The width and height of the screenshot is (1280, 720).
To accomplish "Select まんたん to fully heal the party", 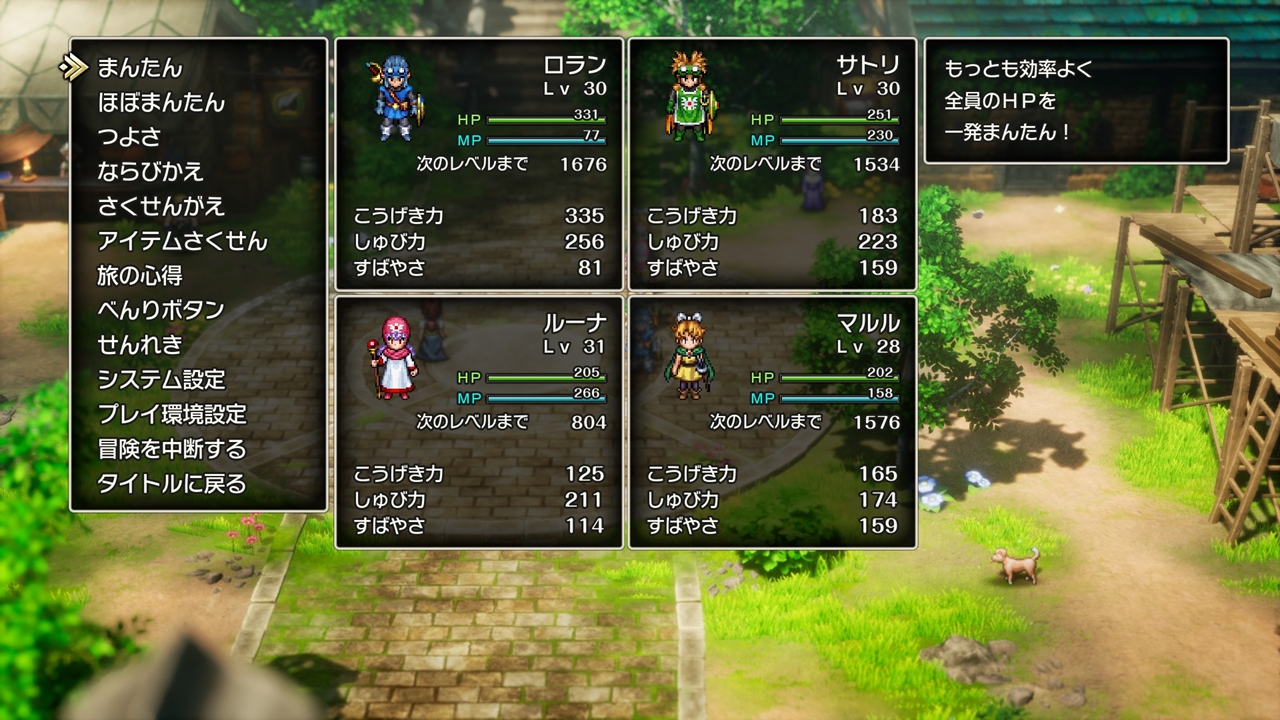I will coord(140,68).
